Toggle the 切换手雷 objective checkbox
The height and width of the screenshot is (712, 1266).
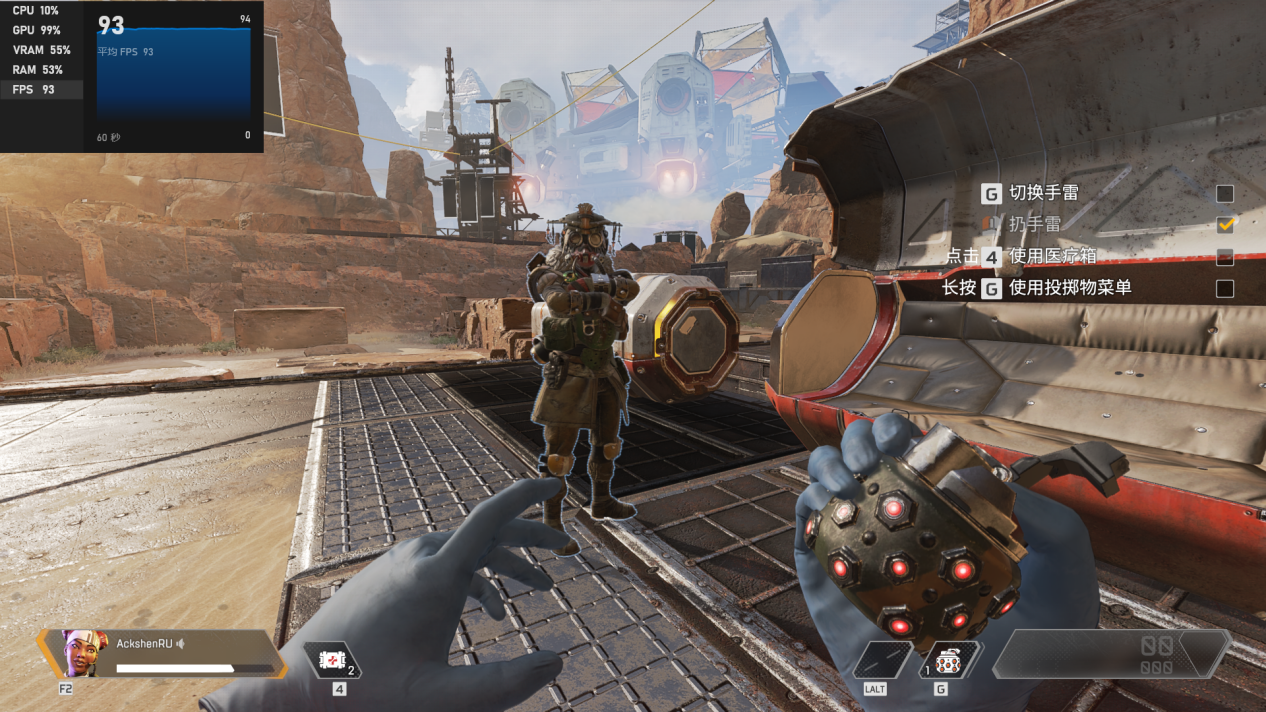1224,194
